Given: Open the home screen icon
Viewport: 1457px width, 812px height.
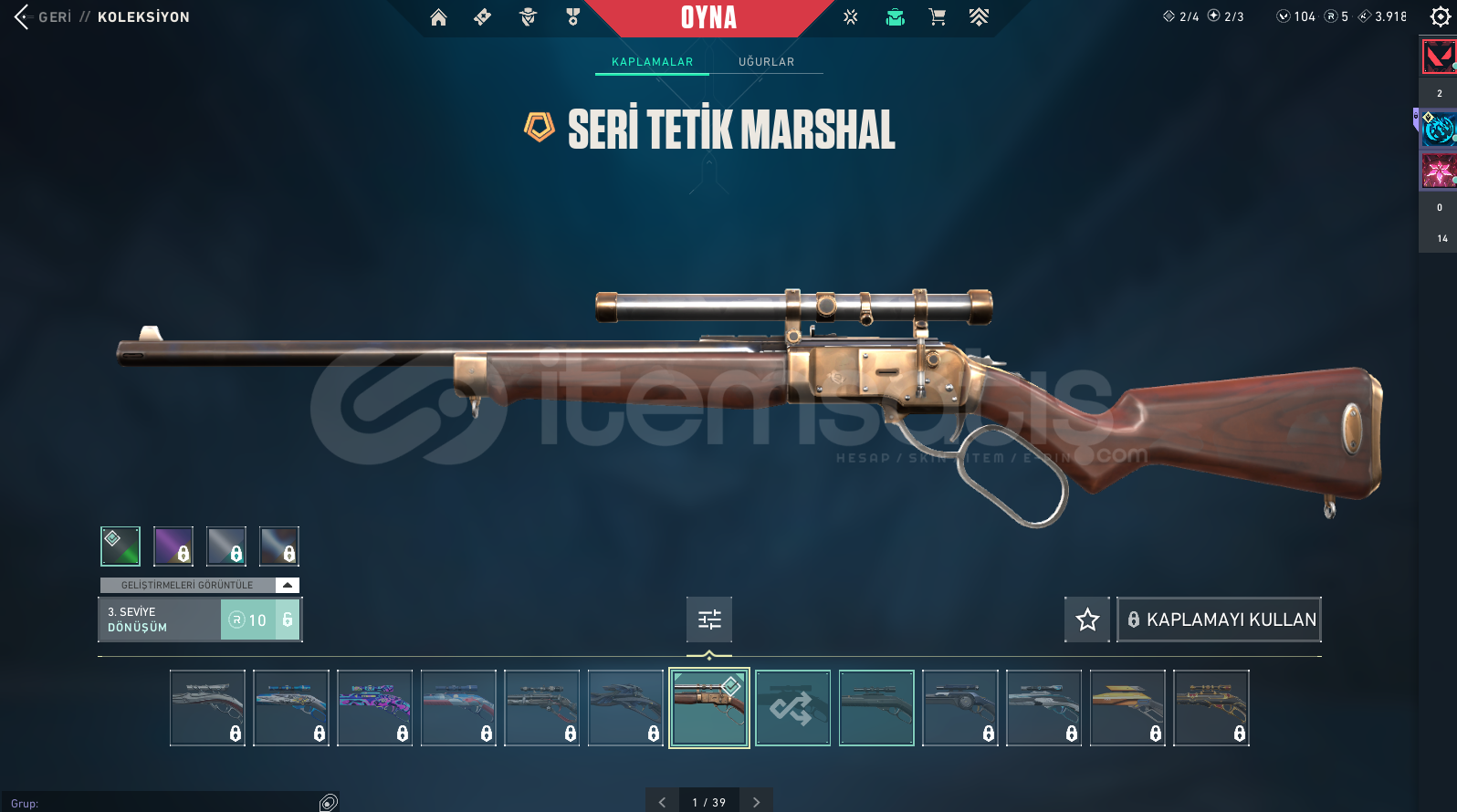Looking at the screenshot, I should [438, 17].
